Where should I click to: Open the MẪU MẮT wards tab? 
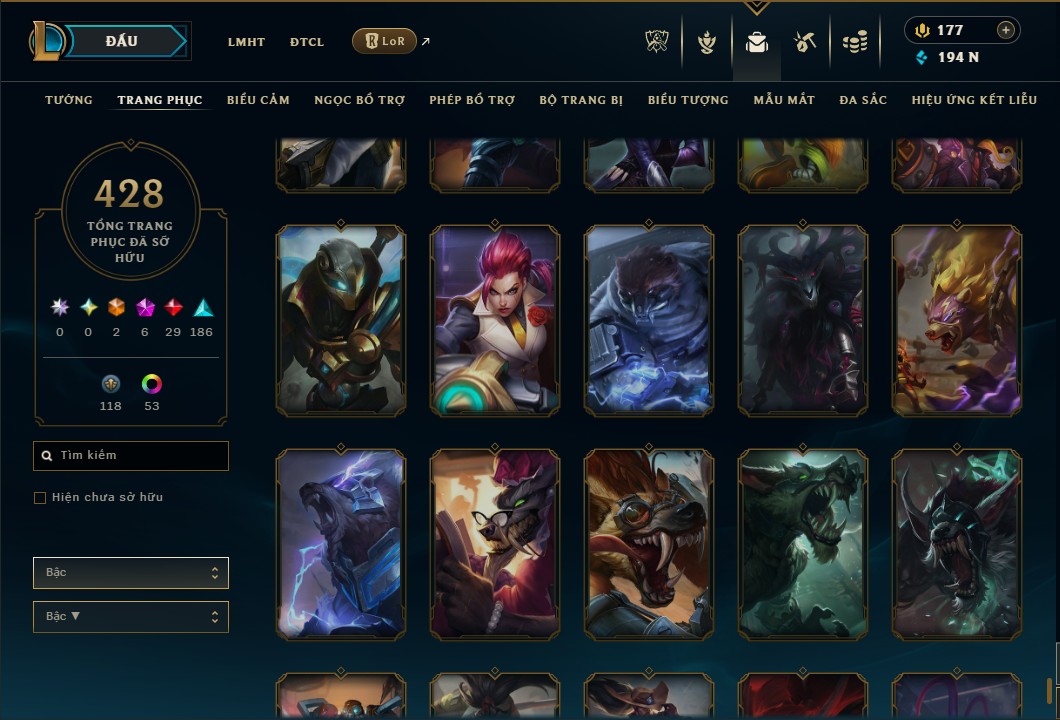click(x=784, y=100)
